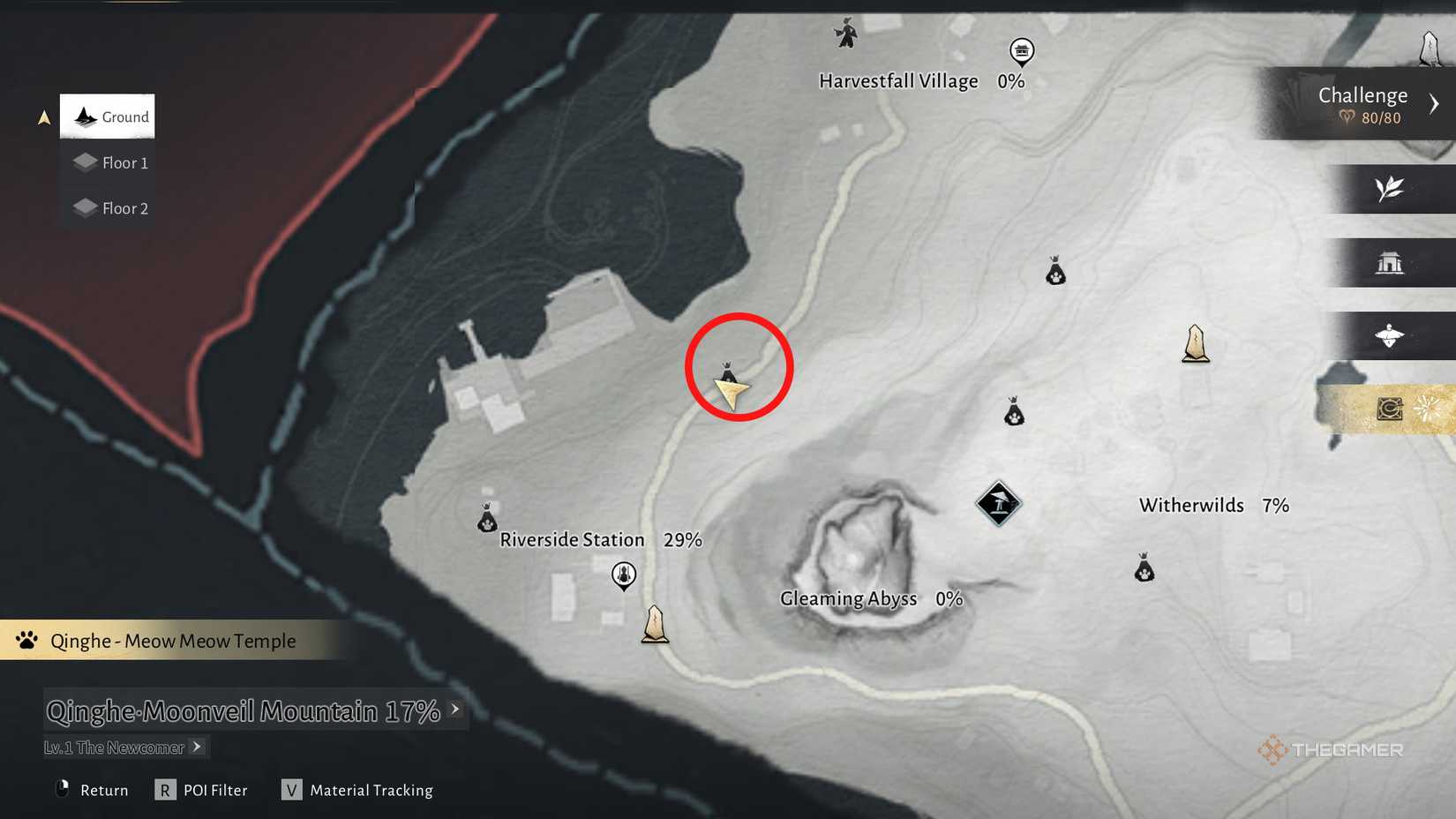Select the bird-shaped side tab
The image size is (1456, 819).
pos(1390,335)
